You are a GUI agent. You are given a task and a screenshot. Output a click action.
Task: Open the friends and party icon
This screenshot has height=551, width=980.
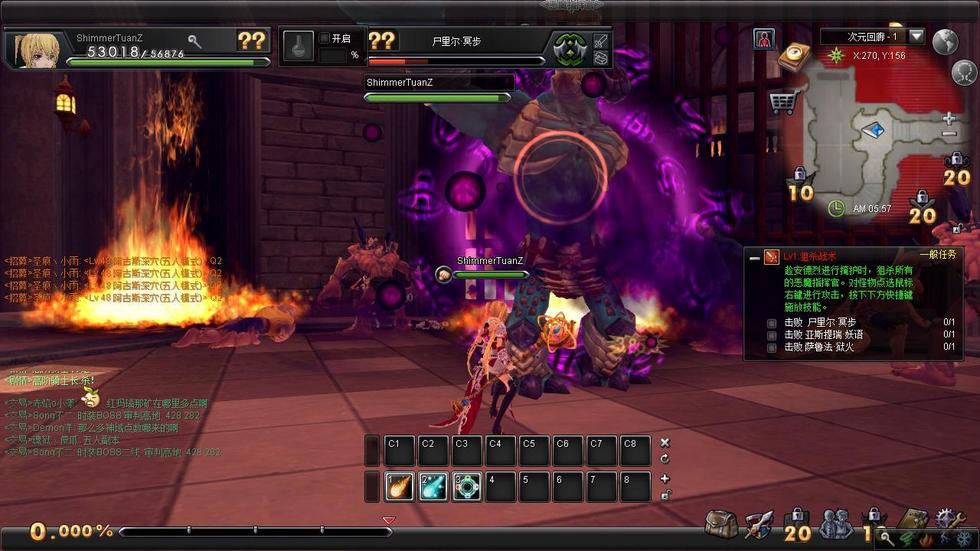(835, 523)
